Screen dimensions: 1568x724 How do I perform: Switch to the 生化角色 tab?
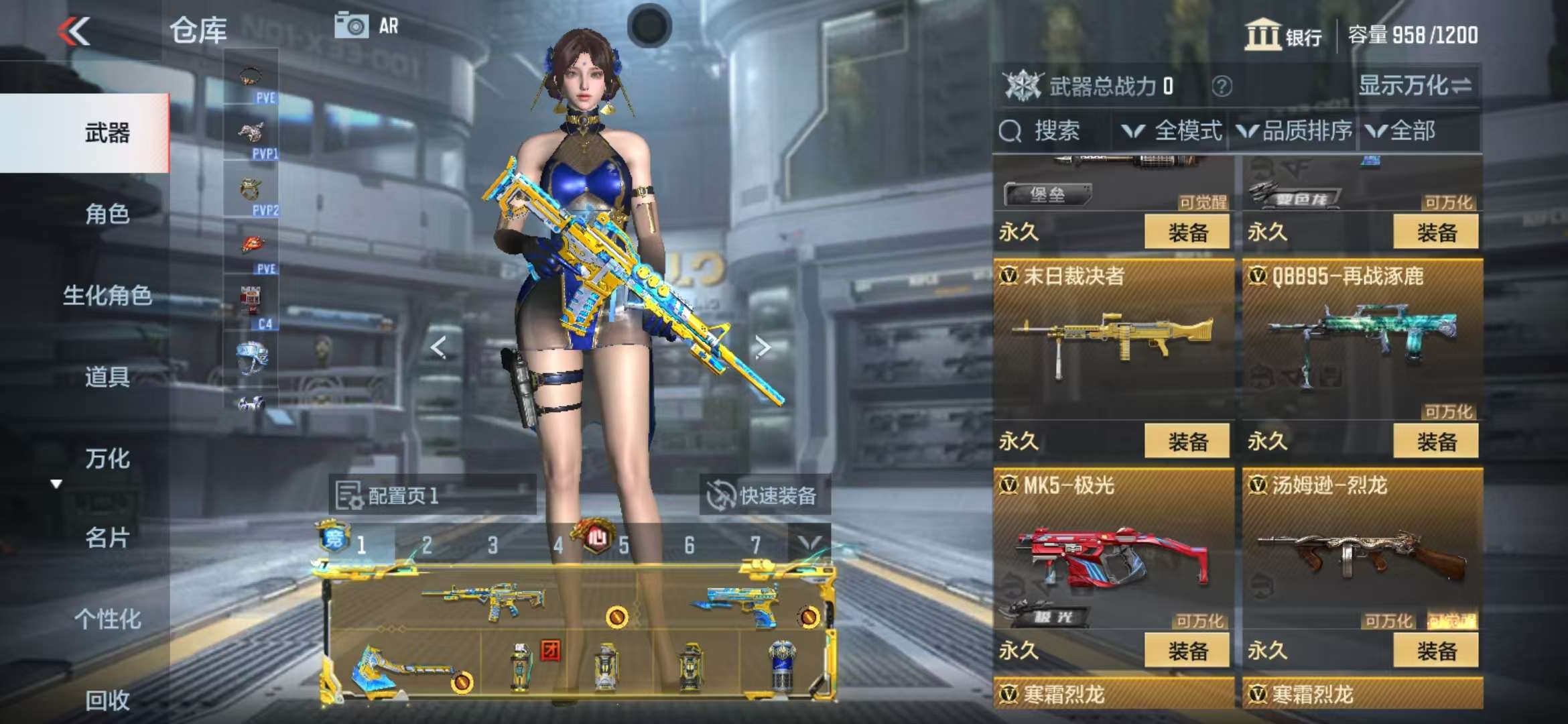click(107, 296)
